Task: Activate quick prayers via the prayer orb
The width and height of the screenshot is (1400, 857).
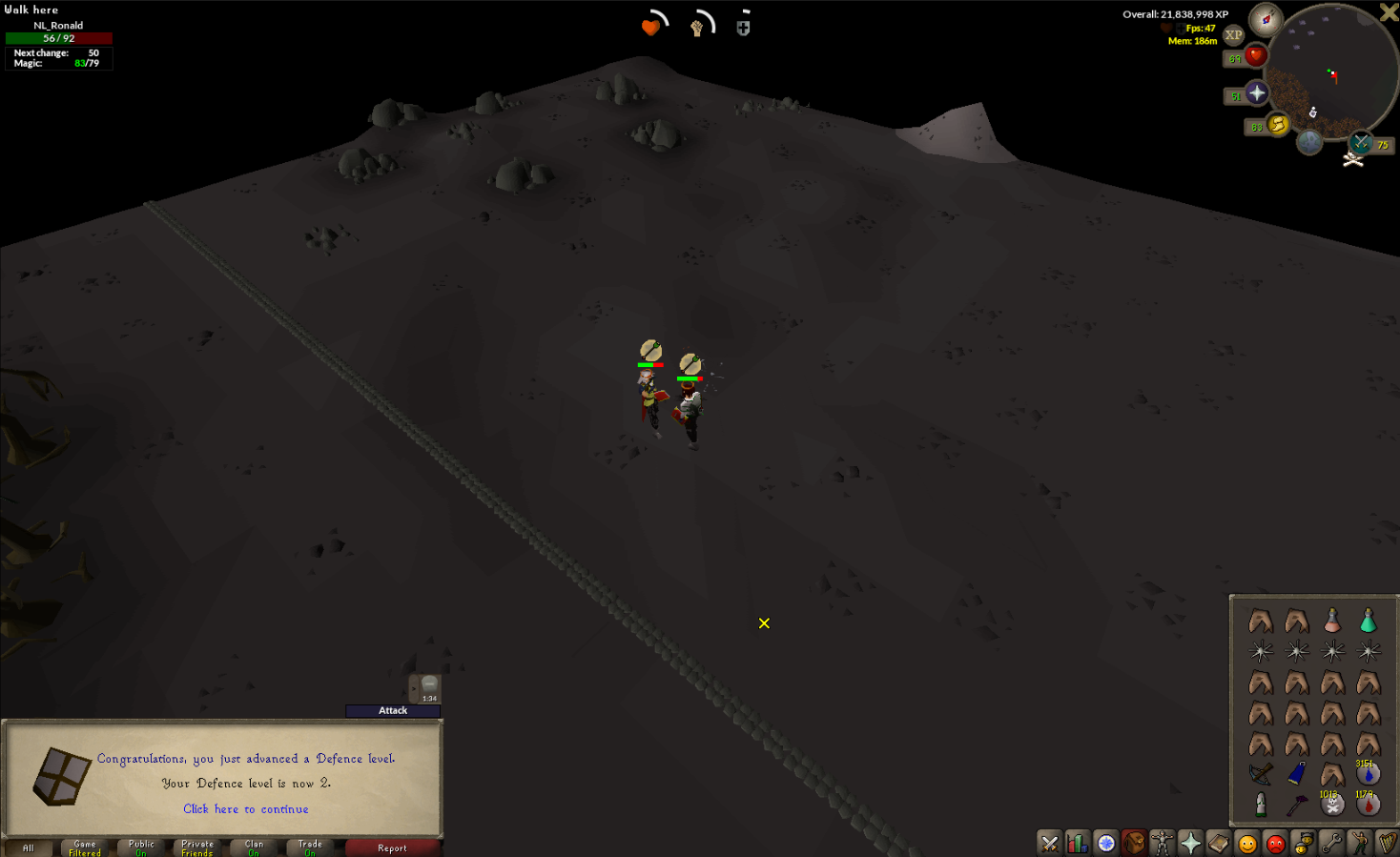Action: (x=1256, y=93)
